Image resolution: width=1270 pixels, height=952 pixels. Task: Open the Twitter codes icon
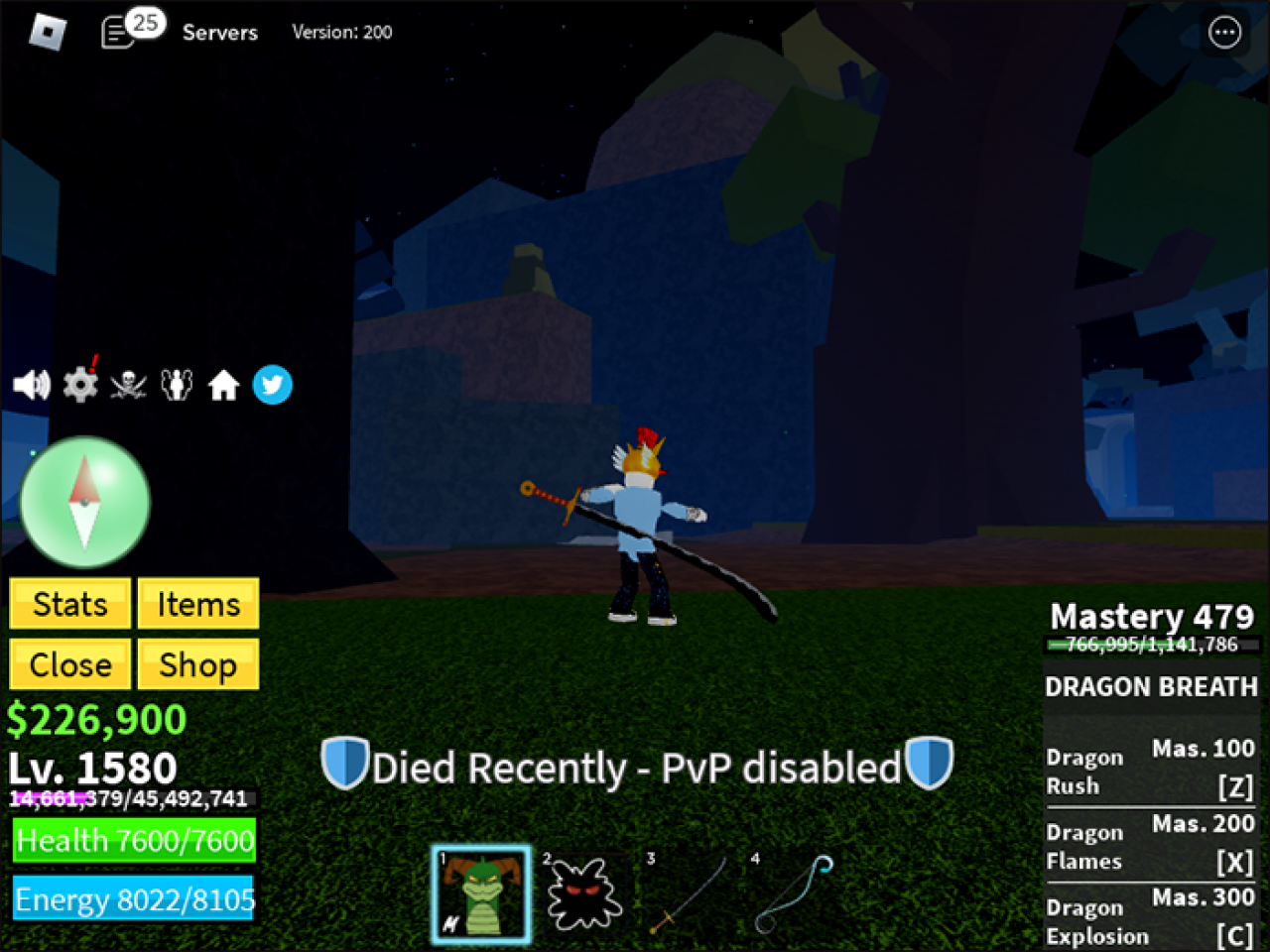(273, 385)
